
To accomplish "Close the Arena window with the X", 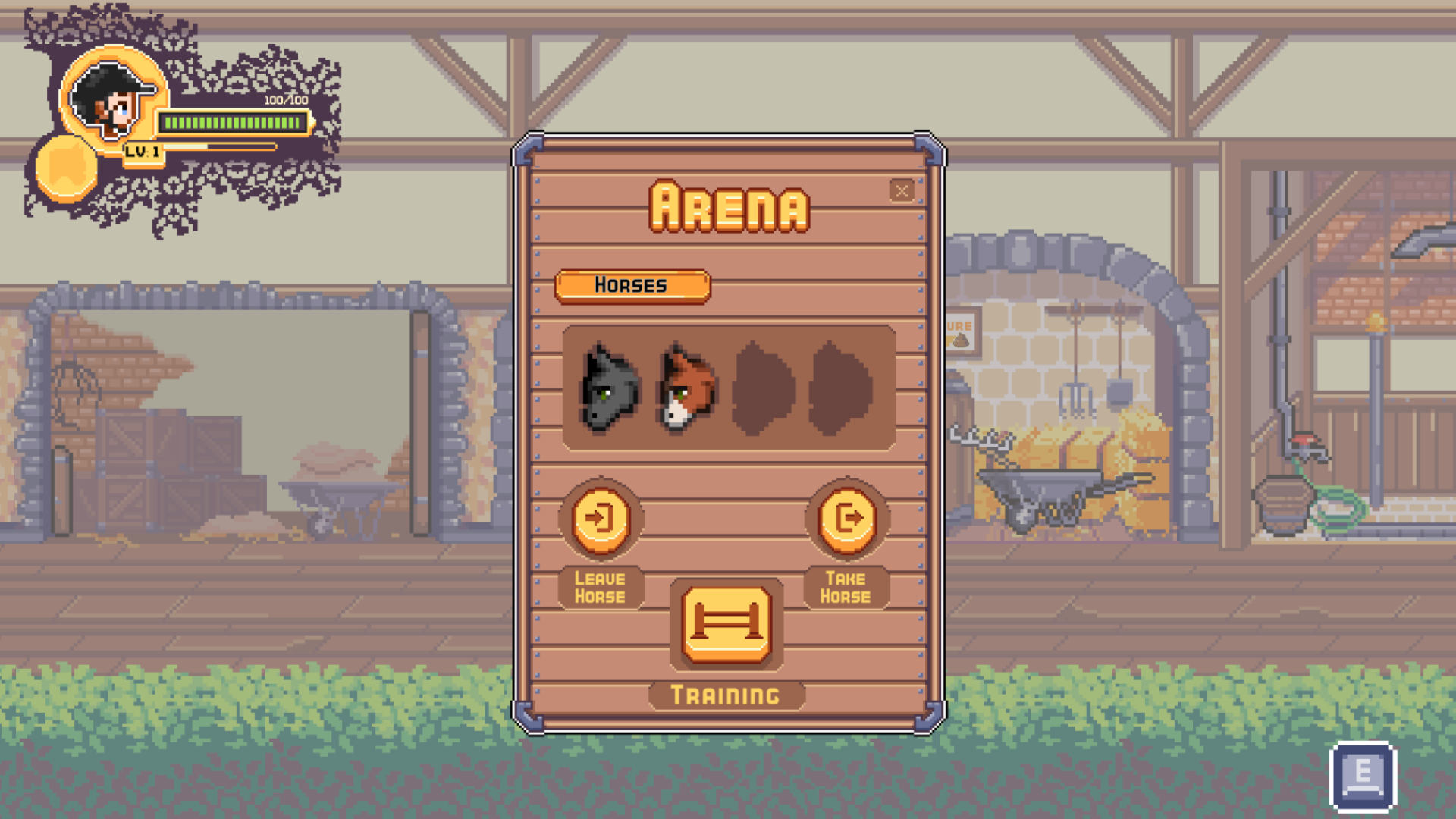I will 901,191.
